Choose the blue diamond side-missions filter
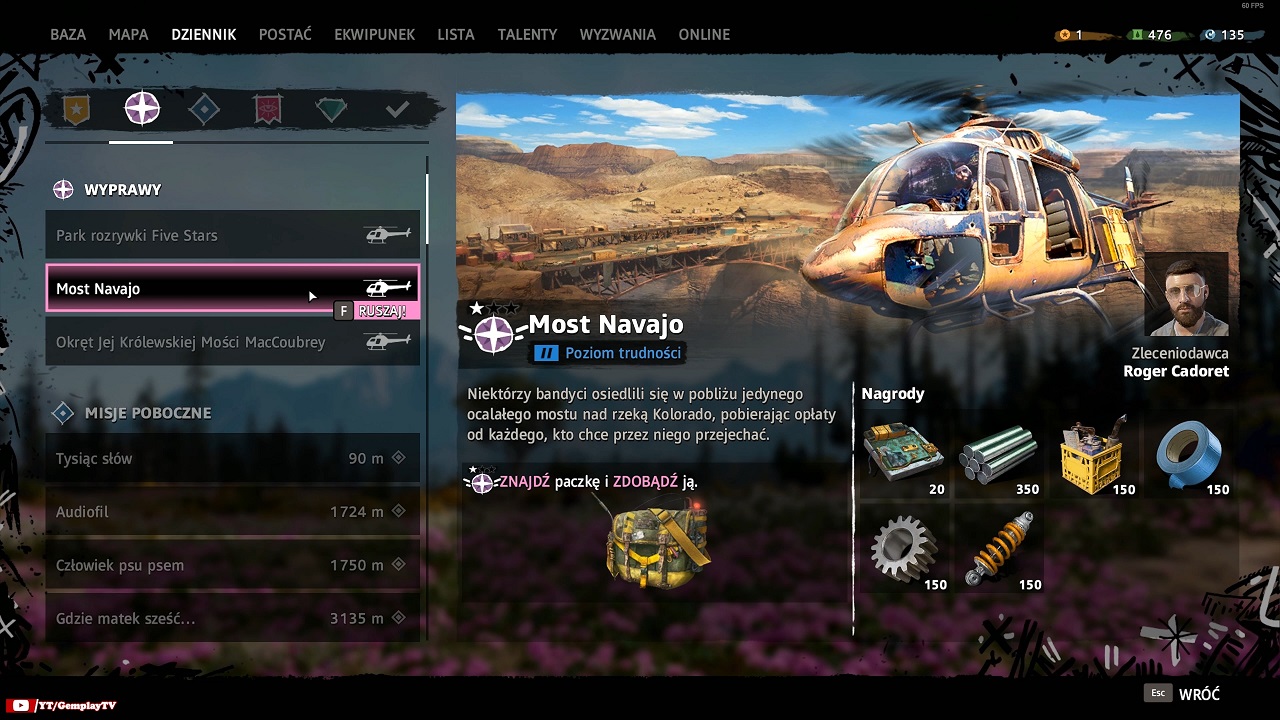The width and height of the screenshot is (1280, 720). [x=204, y=109]
